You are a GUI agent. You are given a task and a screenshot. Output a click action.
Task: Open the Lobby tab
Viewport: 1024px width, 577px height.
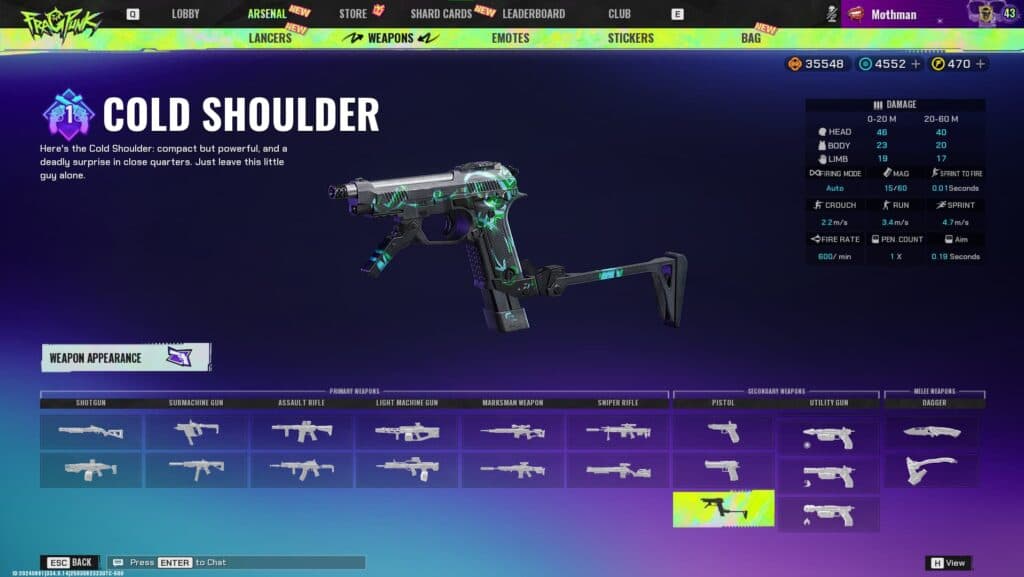point(185,14)
